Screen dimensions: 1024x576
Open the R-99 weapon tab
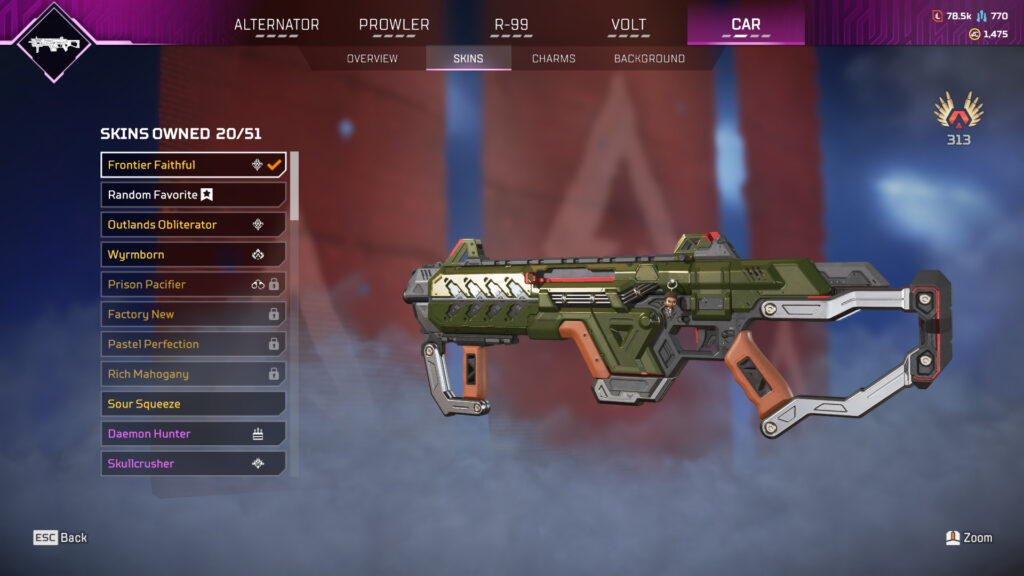(x=511, y=25)
